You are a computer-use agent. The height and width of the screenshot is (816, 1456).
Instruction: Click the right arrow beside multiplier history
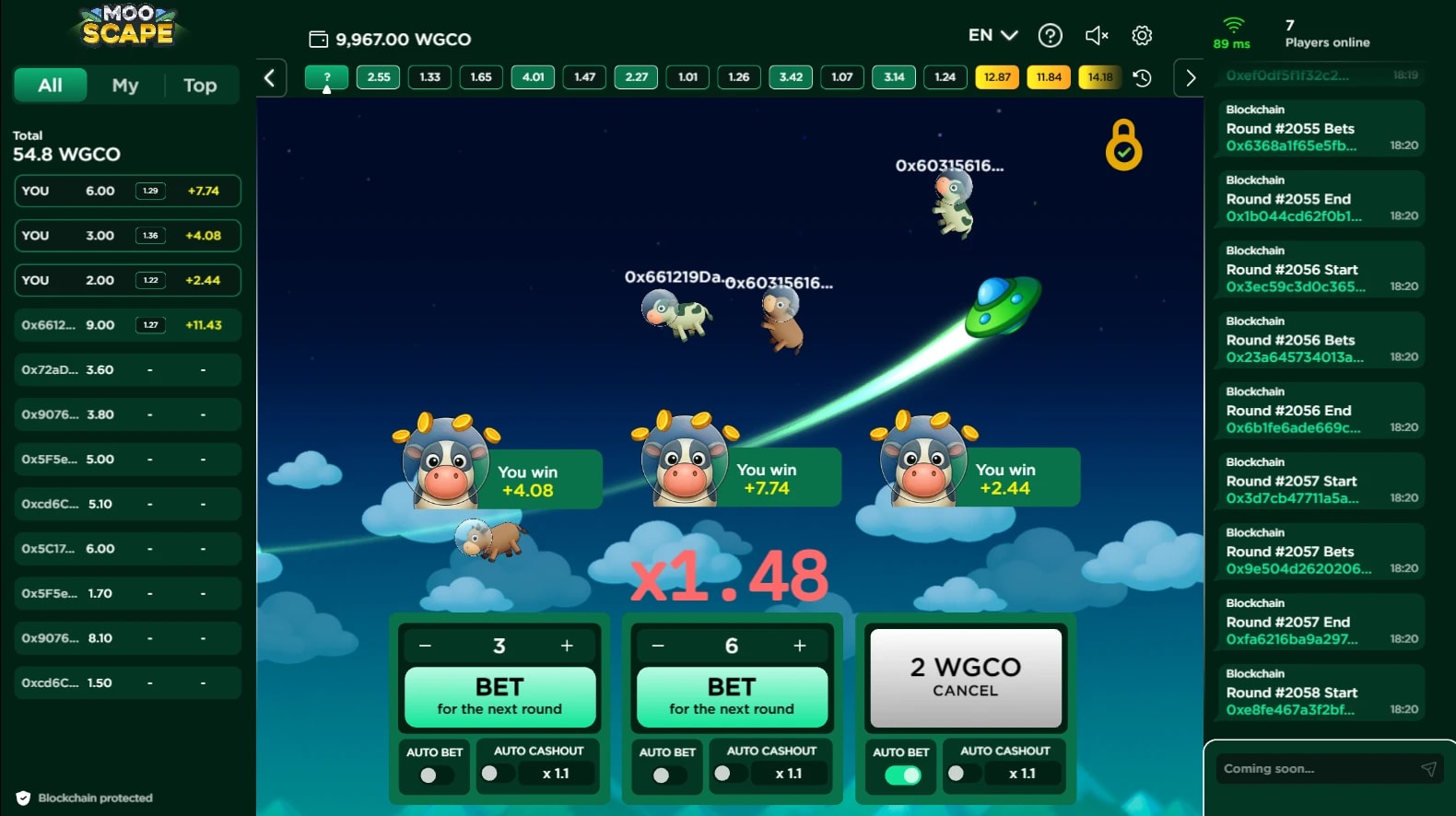click(1190, 78)
